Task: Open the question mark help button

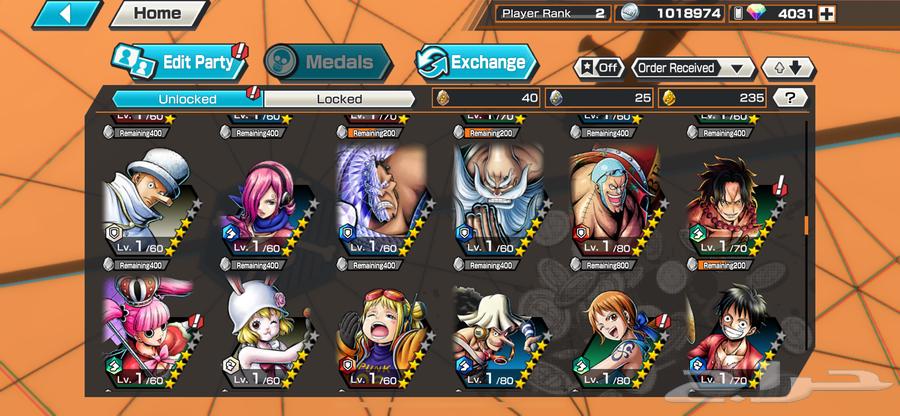Action: (x=790, y=98)
